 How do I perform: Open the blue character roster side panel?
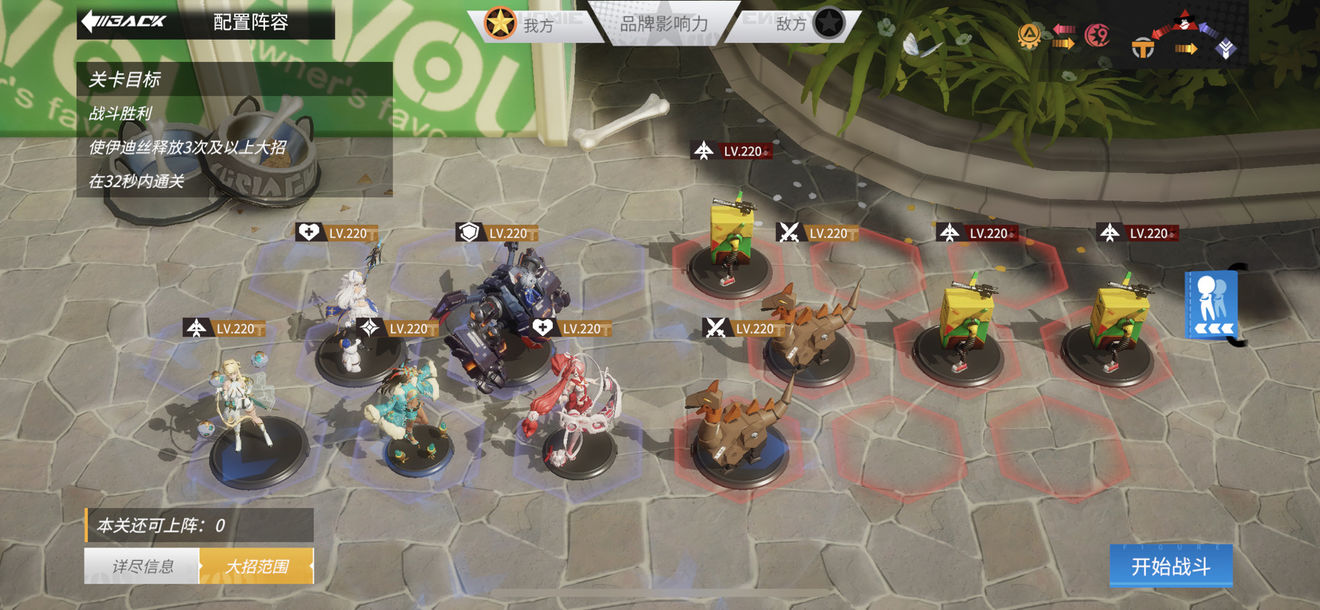pyautogui.click(x=1211, y=305)
